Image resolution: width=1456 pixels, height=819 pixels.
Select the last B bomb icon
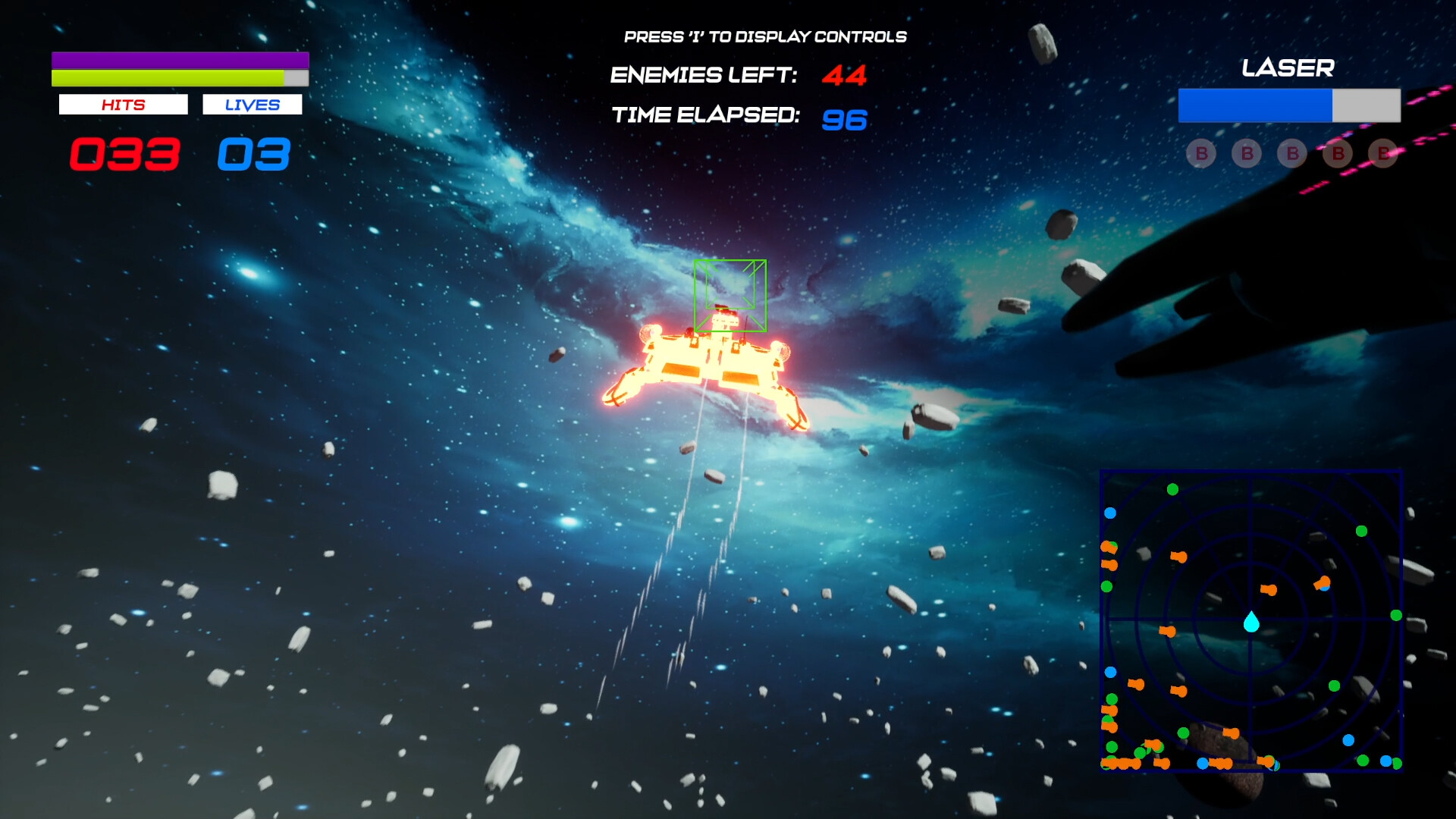1385,154
